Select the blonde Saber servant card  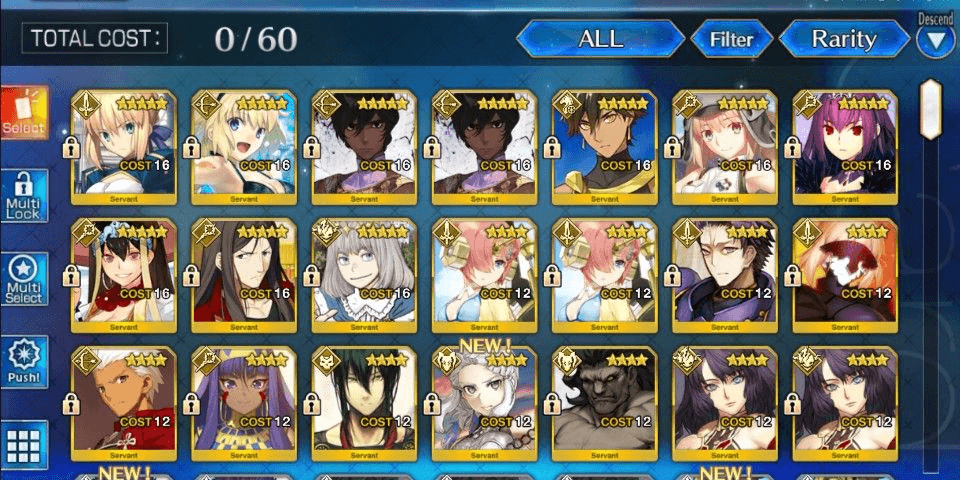click(125, 143)
